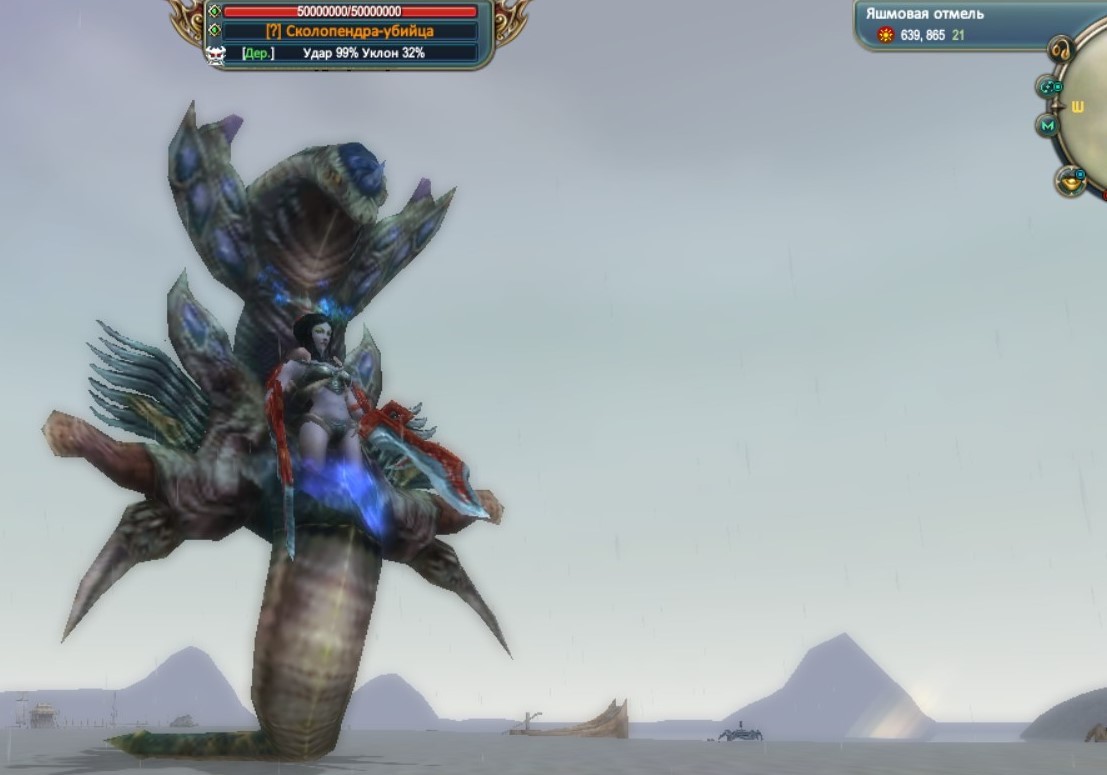Click the Яшмовая отмель location label
This screenshot has width=1107, height=775.
[925, 14]
